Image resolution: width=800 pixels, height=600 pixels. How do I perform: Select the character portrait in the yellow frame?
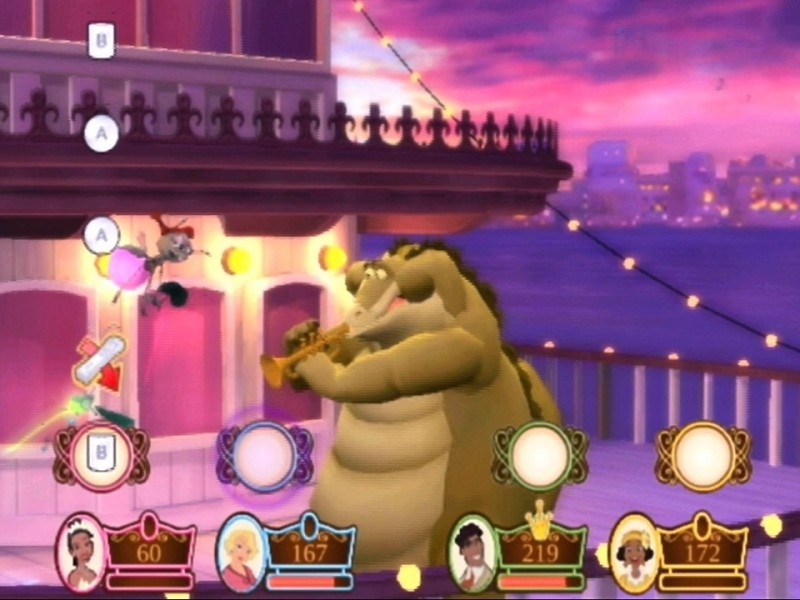[x=634, y=551]
